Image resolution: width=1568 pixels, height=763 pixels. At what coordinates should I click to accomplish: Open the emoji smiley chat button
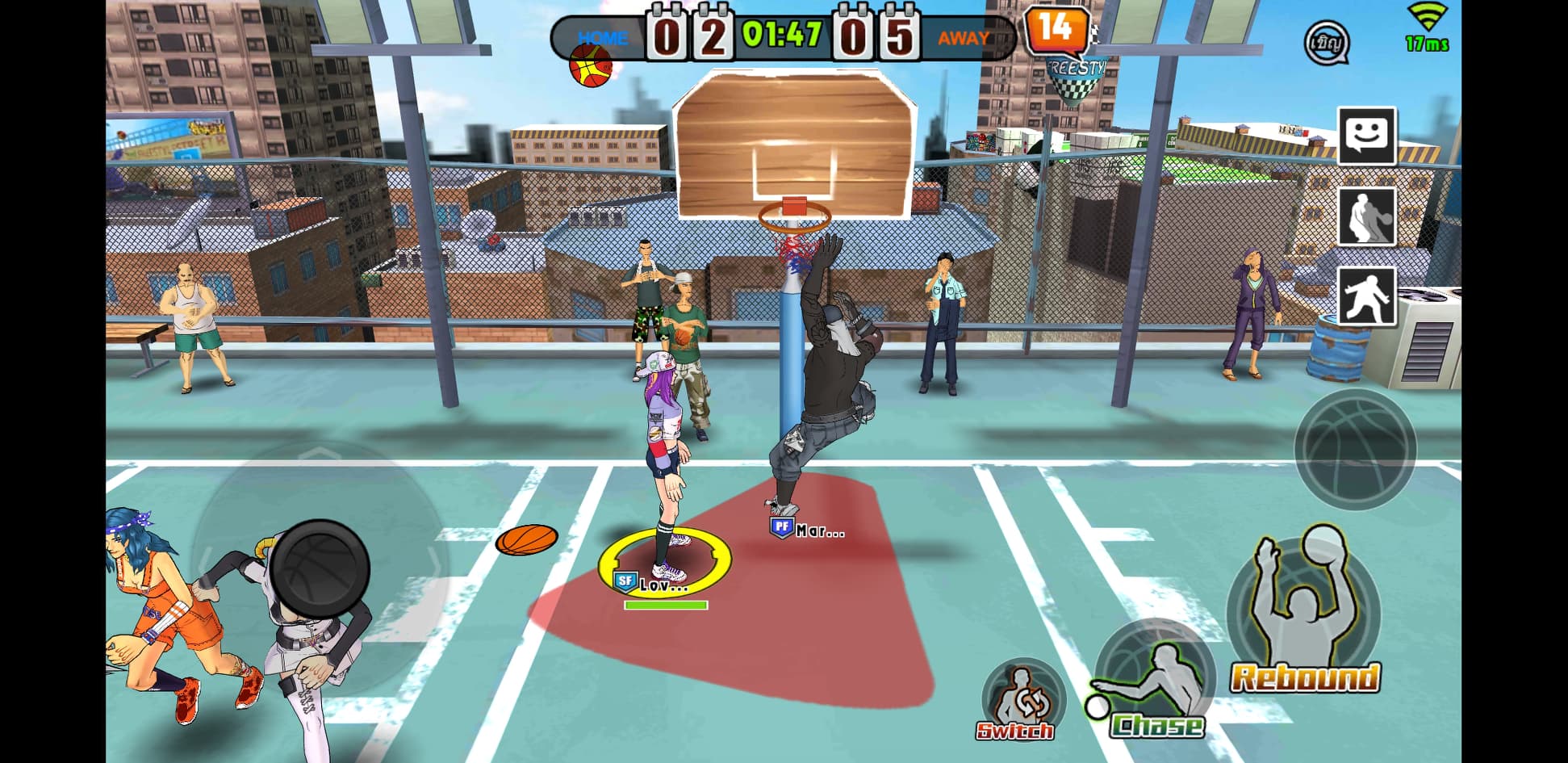1366,136
